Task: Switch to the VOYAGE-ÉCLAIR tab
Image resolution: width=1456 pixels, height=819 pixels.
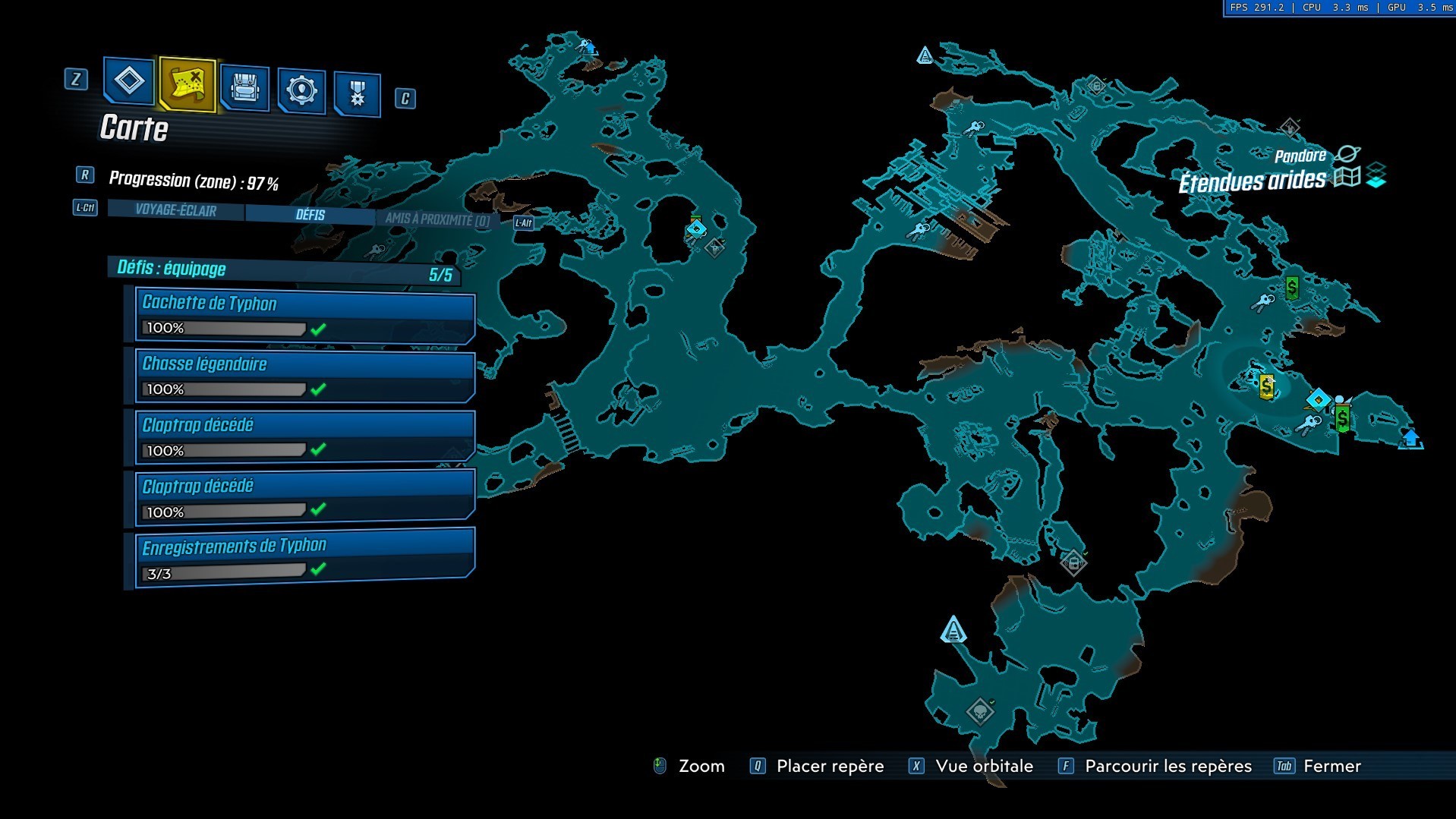Action: pyautogui.click(x=175, y=213)
